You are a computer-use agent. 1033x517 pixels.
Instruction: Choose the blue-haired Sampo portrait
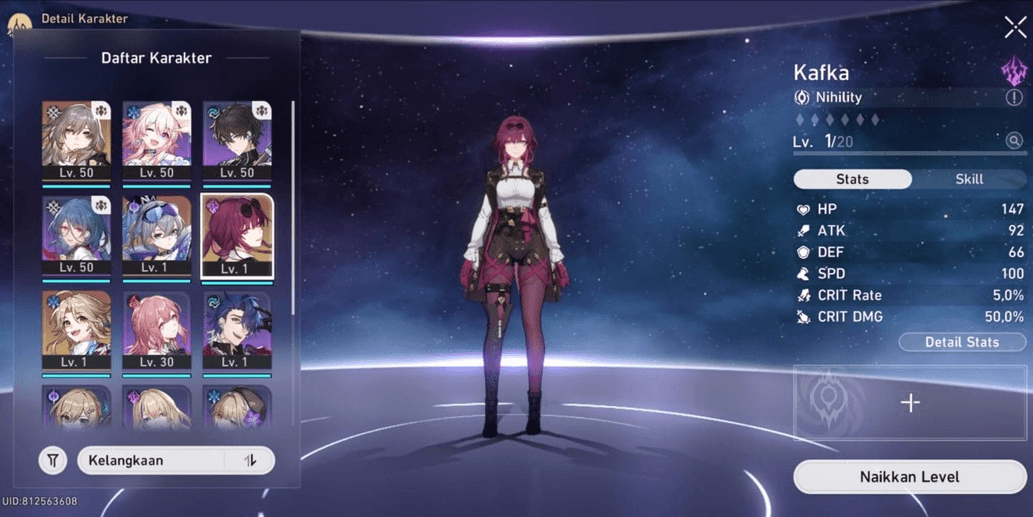[237, 330]
